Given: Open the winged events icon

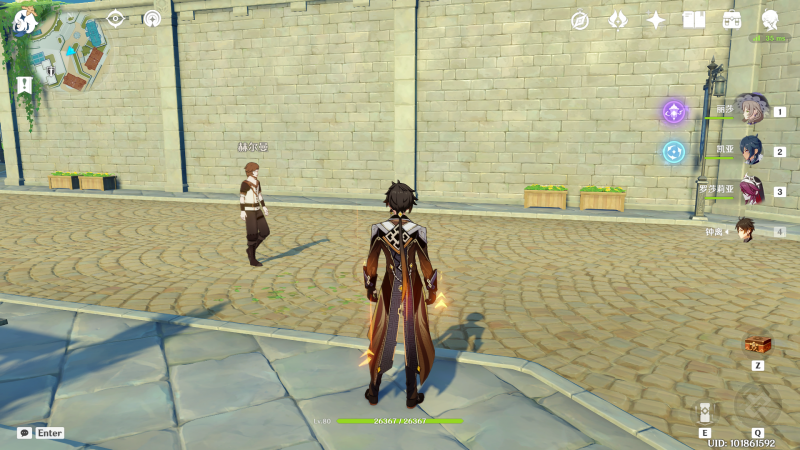Looking at the screenshot, I should 618,20.
